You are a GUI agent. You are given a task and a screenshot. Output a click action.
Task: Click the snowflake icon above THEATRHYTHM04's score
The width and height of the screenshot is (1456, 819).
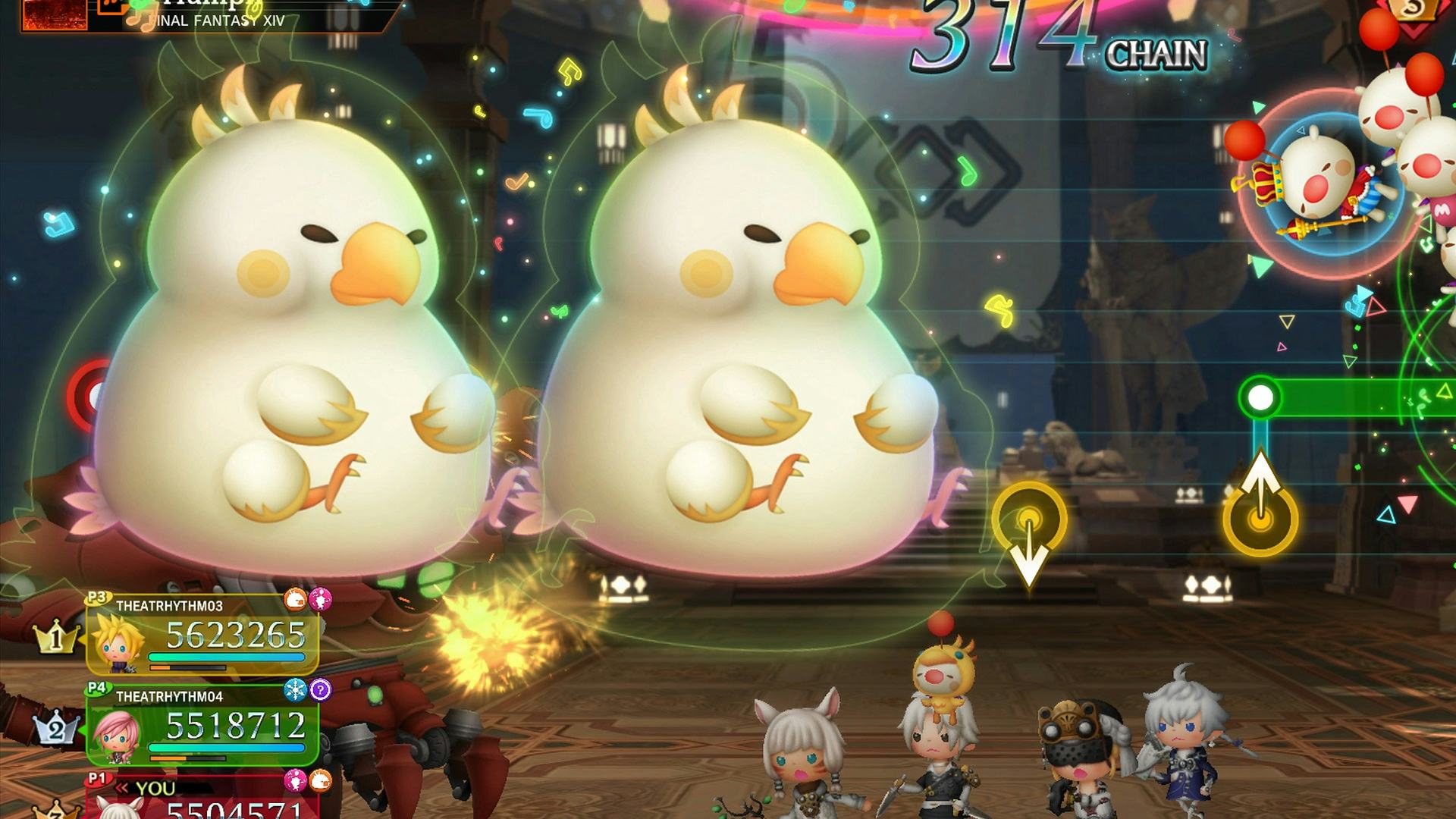(x=294, y=689)
